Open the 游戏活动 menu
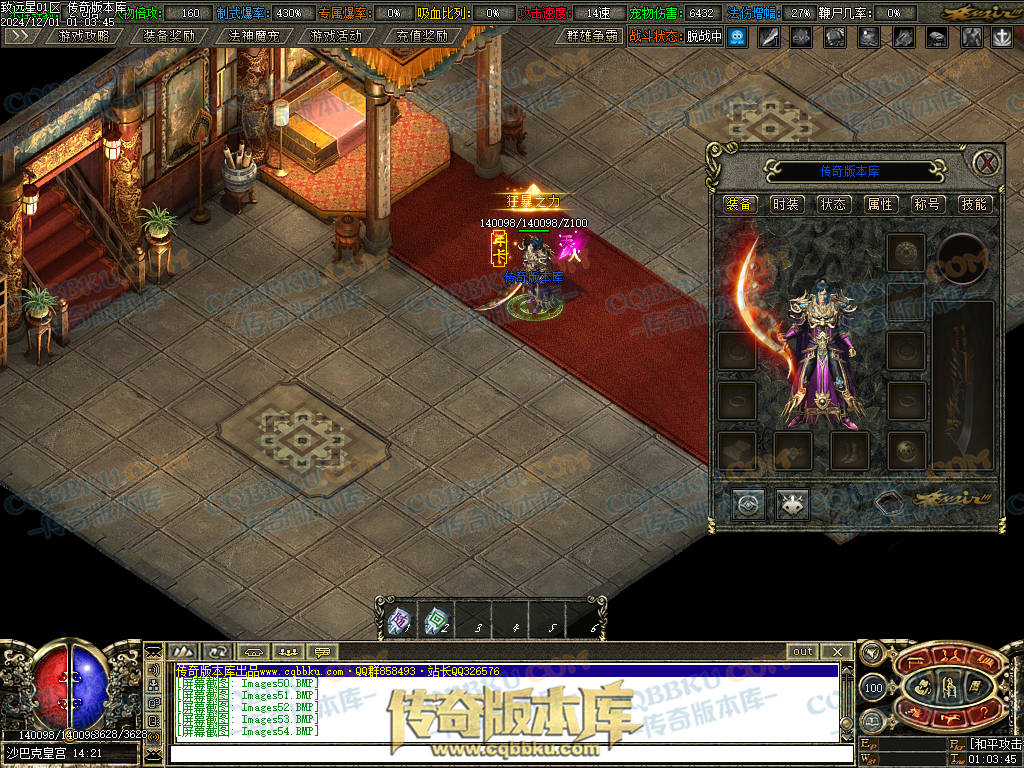The height and width of the screenshot is (768, 1024). click(336, 36)
